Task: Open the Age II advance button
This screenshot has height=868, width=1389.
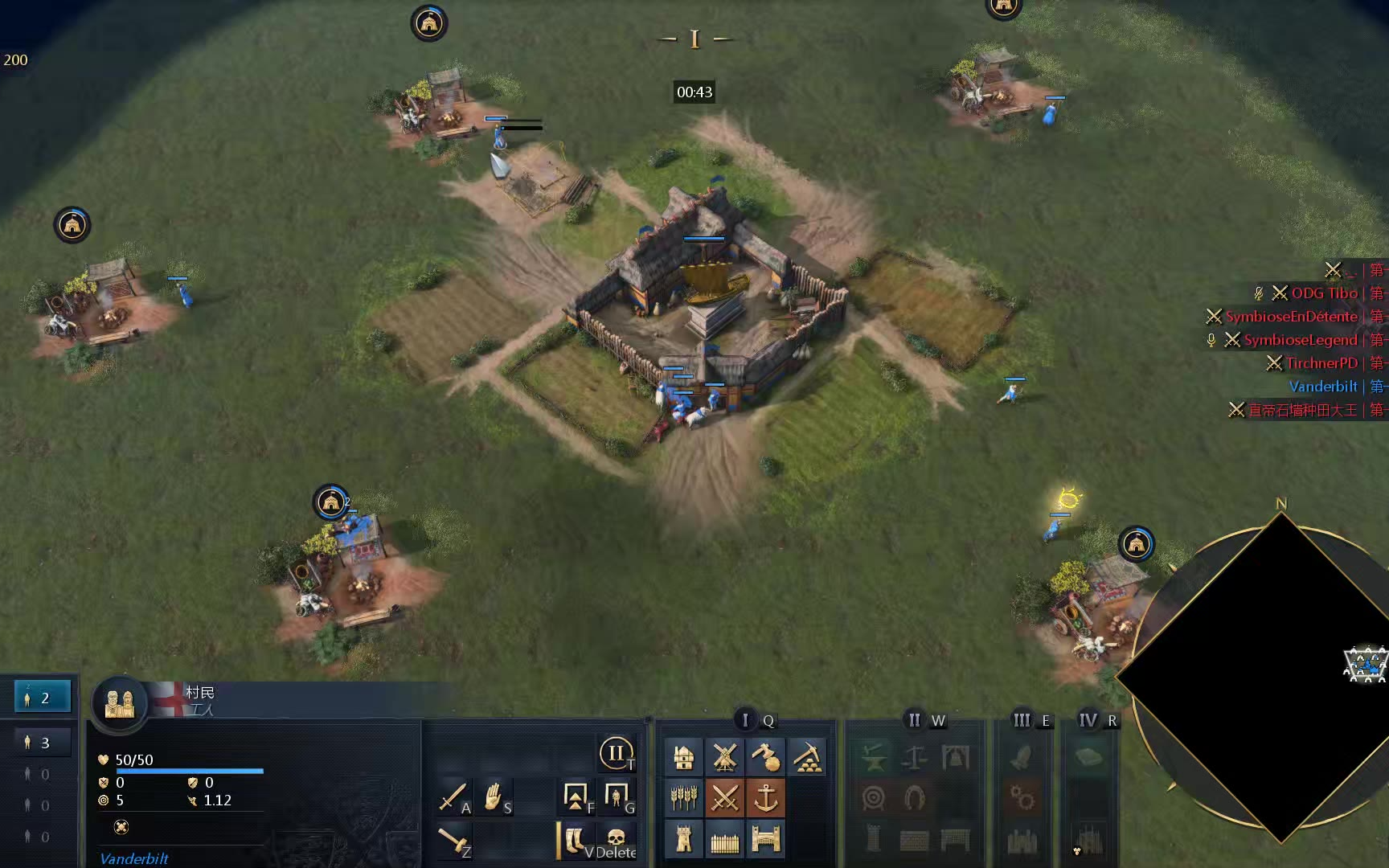Action: [616, 754]
